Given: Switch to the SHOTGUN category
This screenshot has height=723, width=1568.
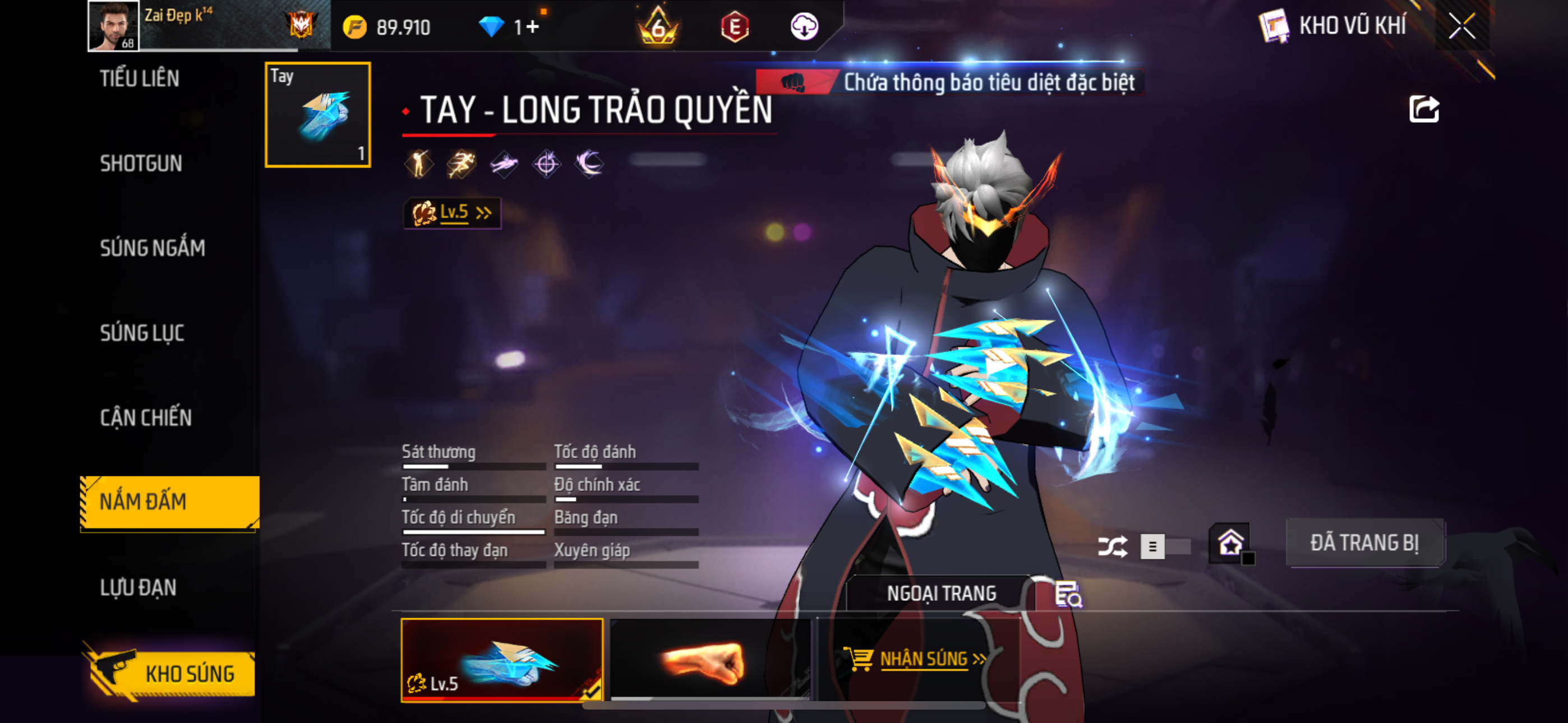Looking at the screenshot, I should coord(141,164).
